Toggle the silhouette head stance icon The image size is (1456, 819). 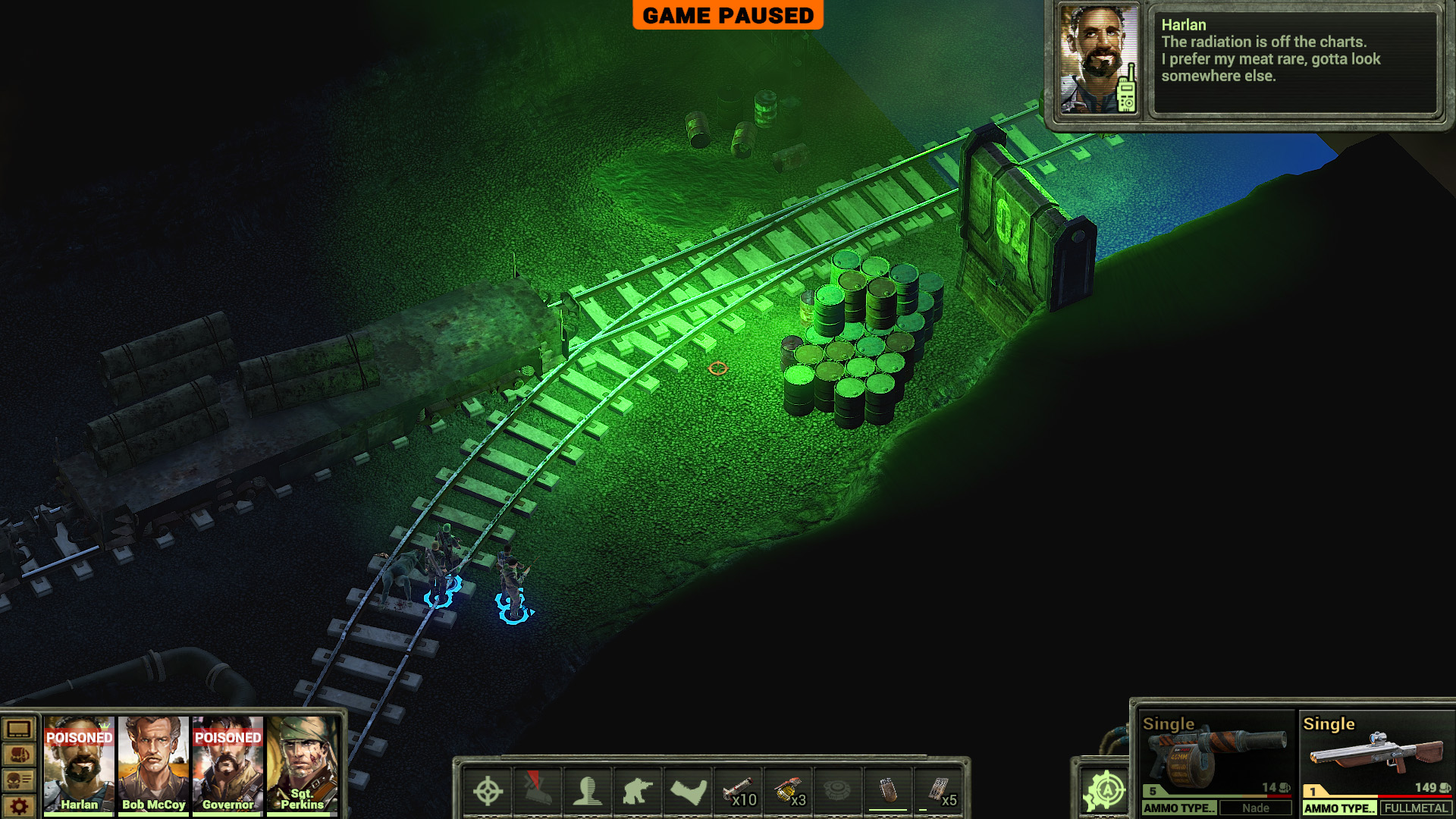click(x=588, y=792)
